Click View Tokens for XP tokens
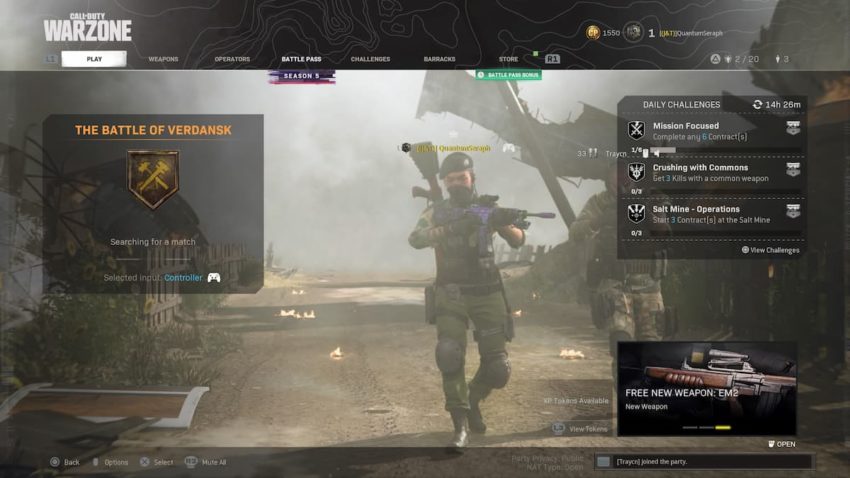This screenshot has height=478, width=850. (x=587, y=428)
